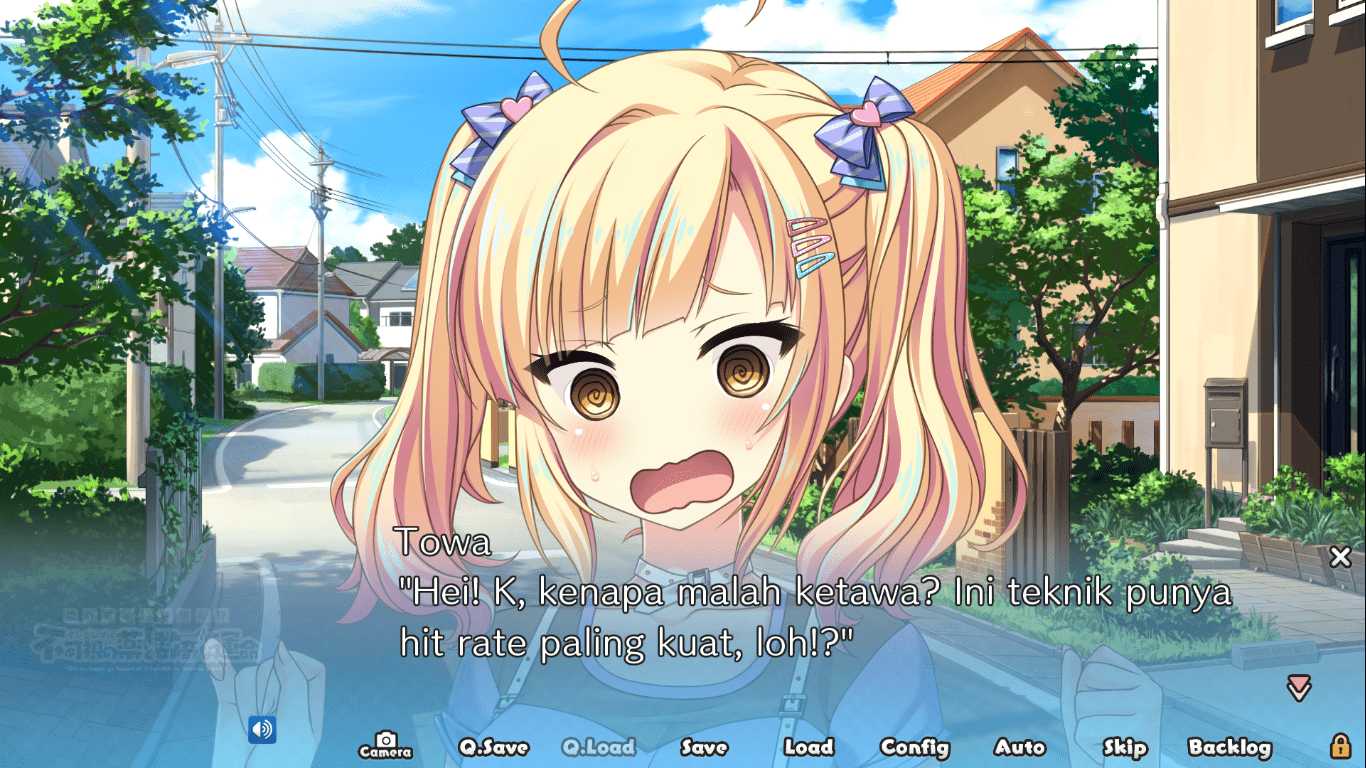Replay voice with the speaker icon
Viewport: 1366px width, 768px height.
click(x=262, y=730)
